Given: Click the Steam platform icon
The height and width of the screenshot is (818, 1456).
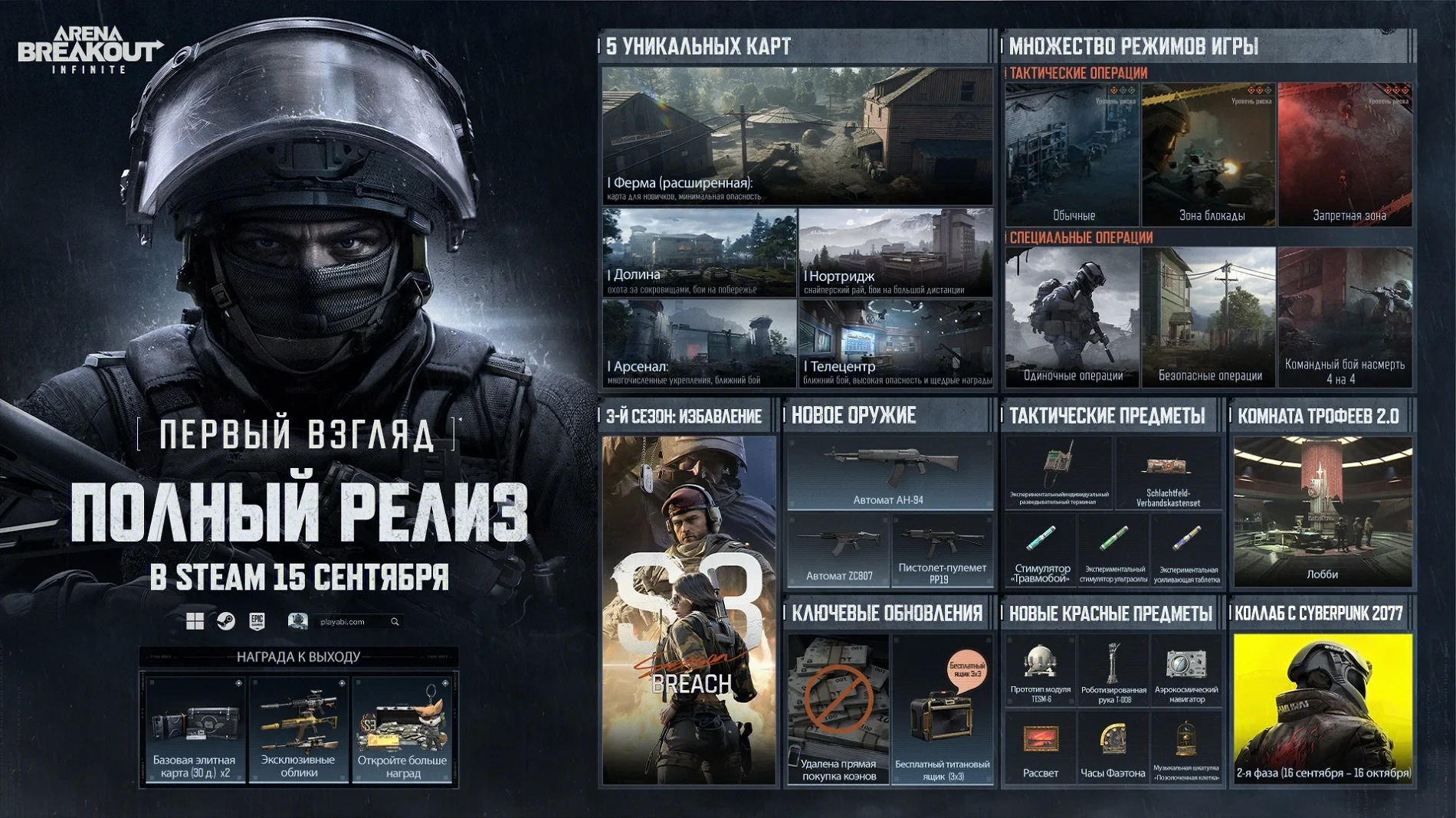Looking at the screenshot, I should (x=226, y=621).
